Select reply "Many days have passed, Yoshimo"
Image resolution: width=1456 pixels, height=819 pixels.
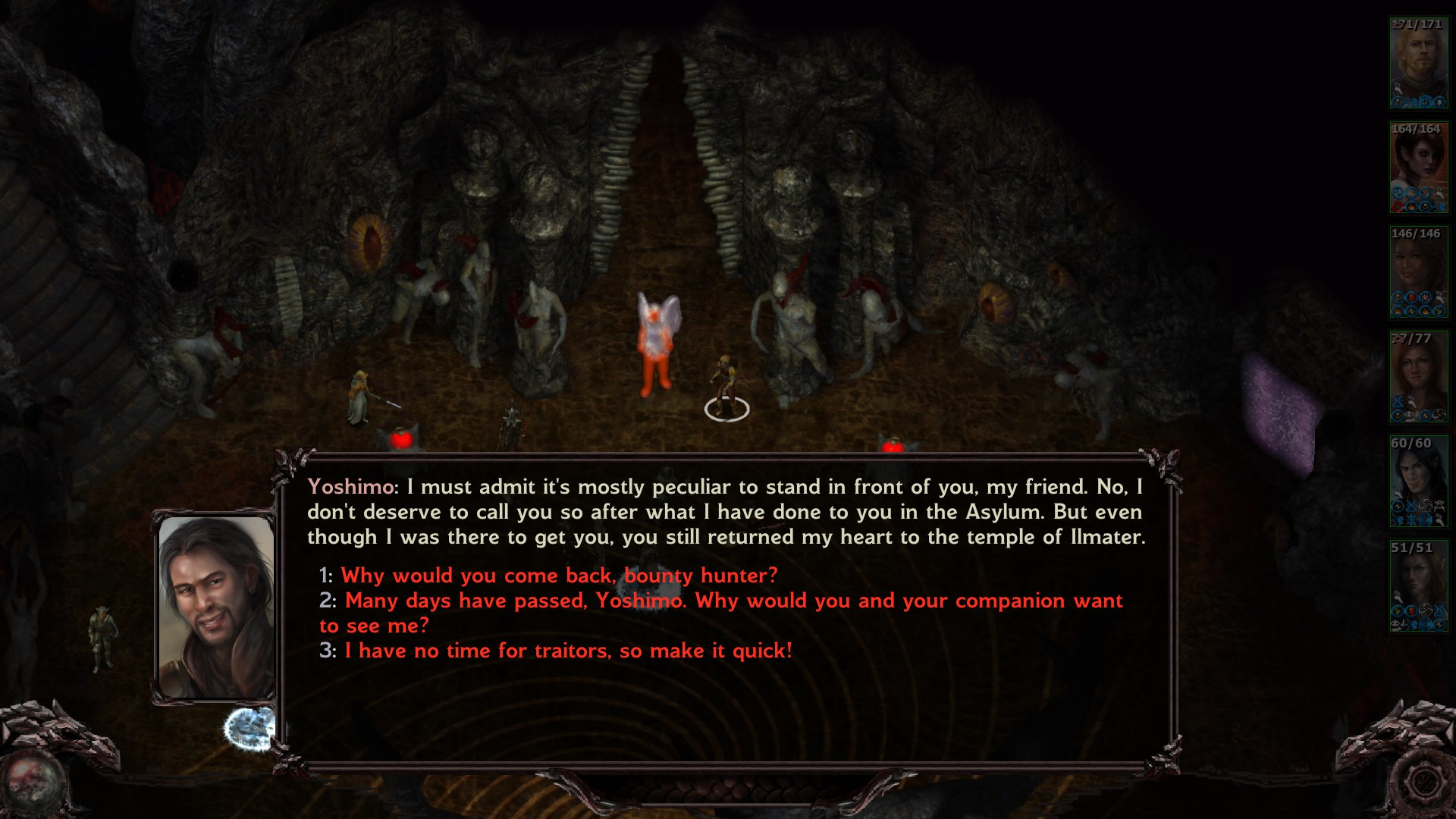[720, 601]
